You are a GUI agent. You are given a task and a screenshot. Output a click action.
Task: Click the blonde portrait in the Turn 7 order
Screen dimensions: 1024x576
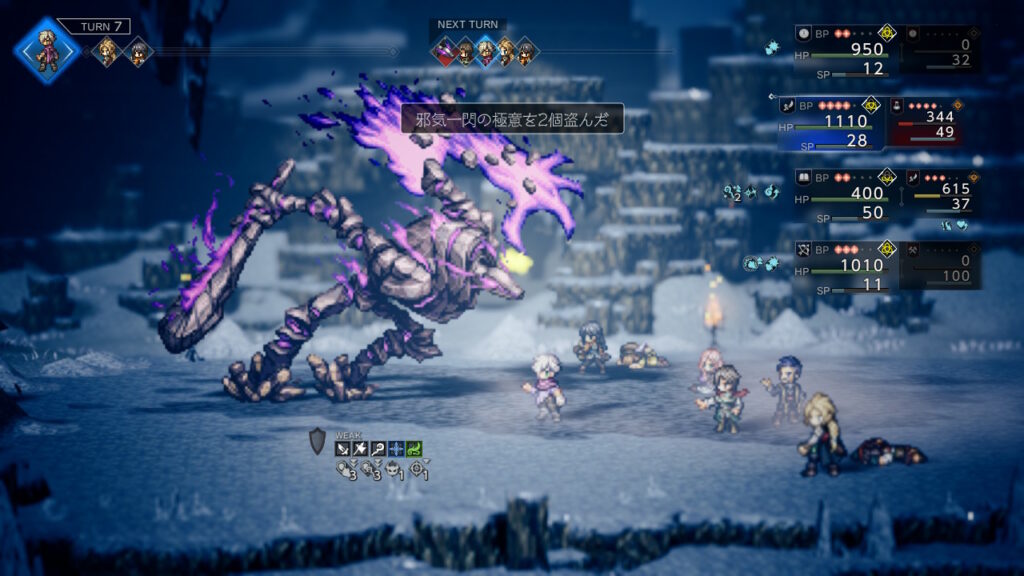(105, 51)
